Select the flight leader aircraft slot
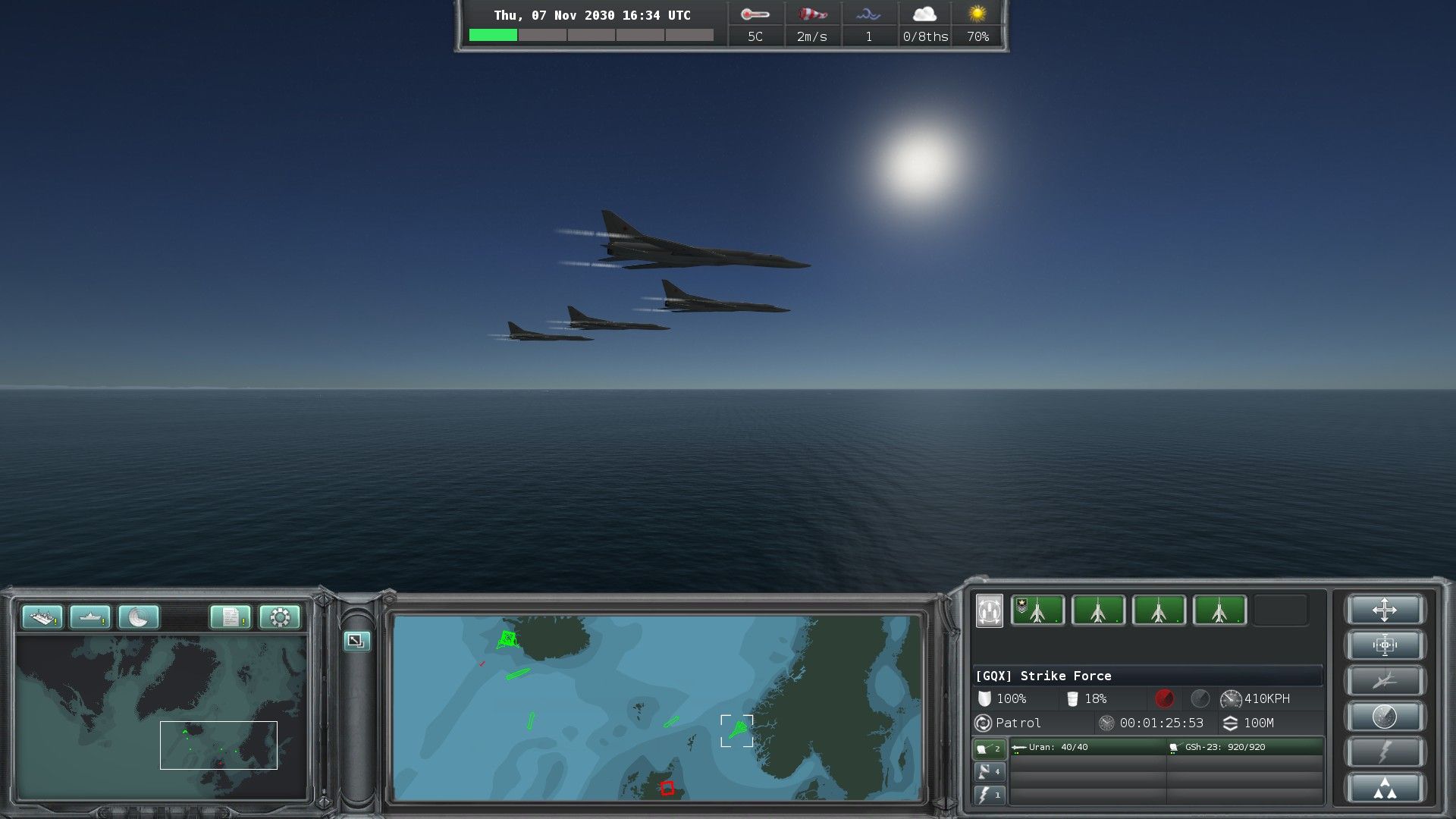Image resolution: width=1456 pixels, height=819 pixels. (x=1037, y=610)
